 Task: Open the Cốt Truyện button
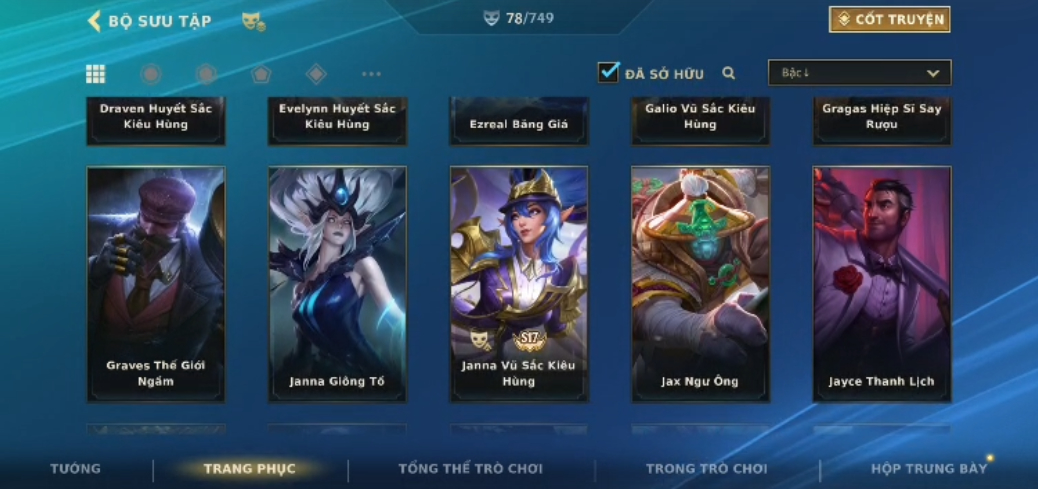889,20
